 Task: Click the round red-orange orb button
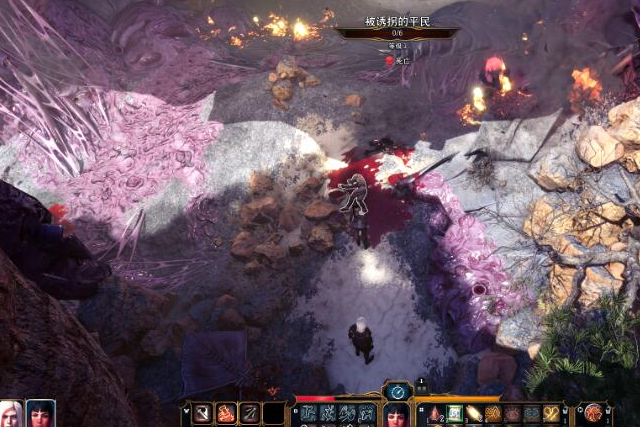[x=593, y=412]
